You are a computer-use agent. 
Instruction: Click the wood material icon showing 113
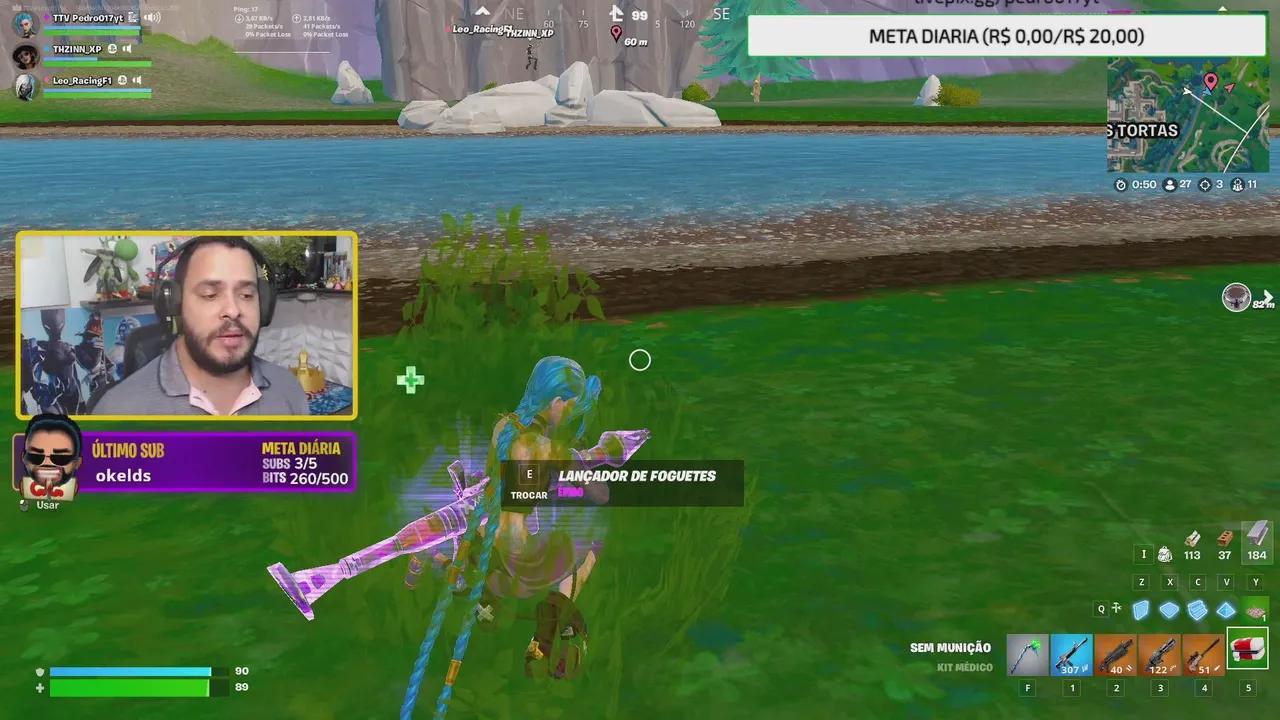point(1192,548)
